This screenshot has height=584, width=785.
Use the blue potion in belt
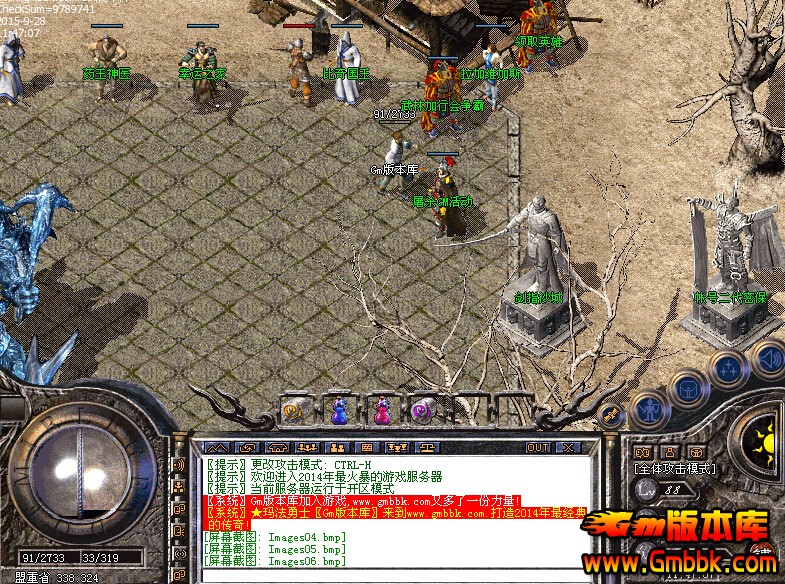pos(338,408)
